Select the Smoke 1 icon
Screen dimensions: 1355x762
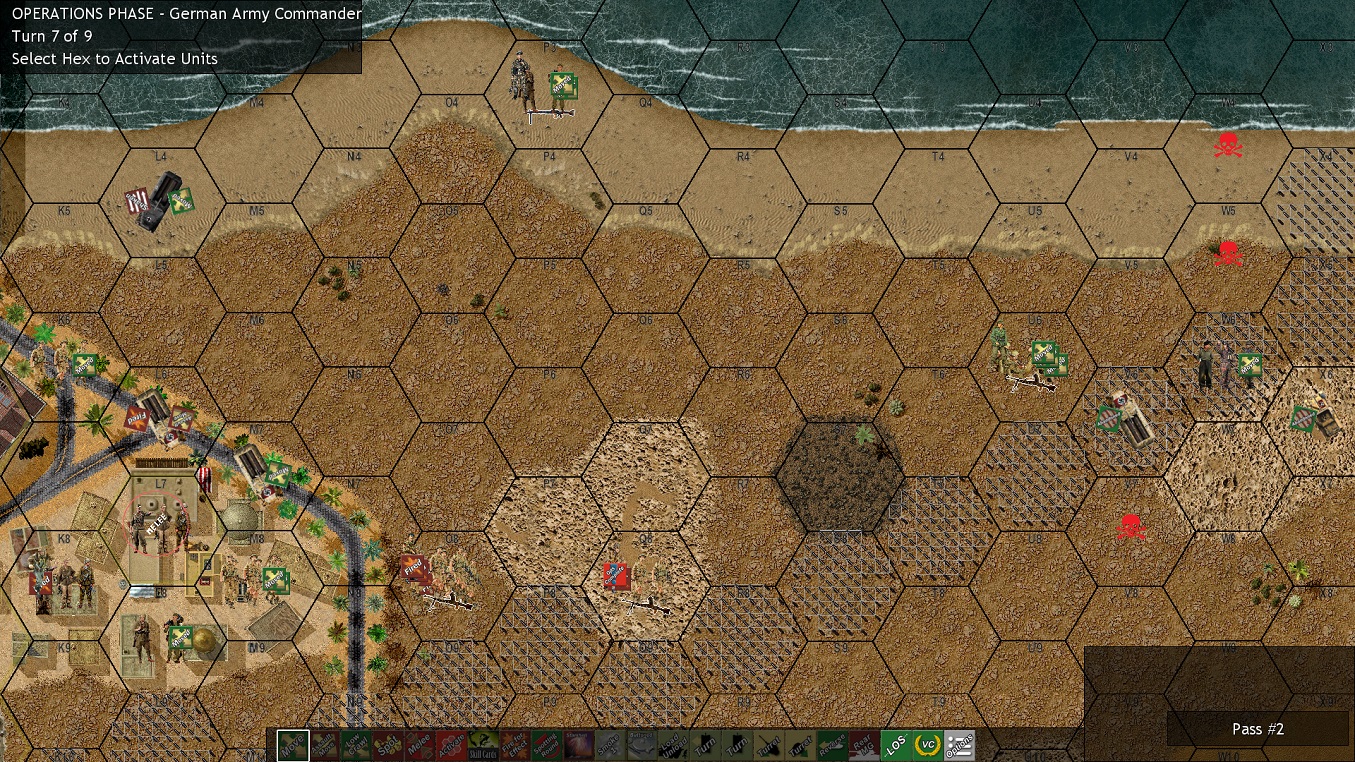coord(608,745)
